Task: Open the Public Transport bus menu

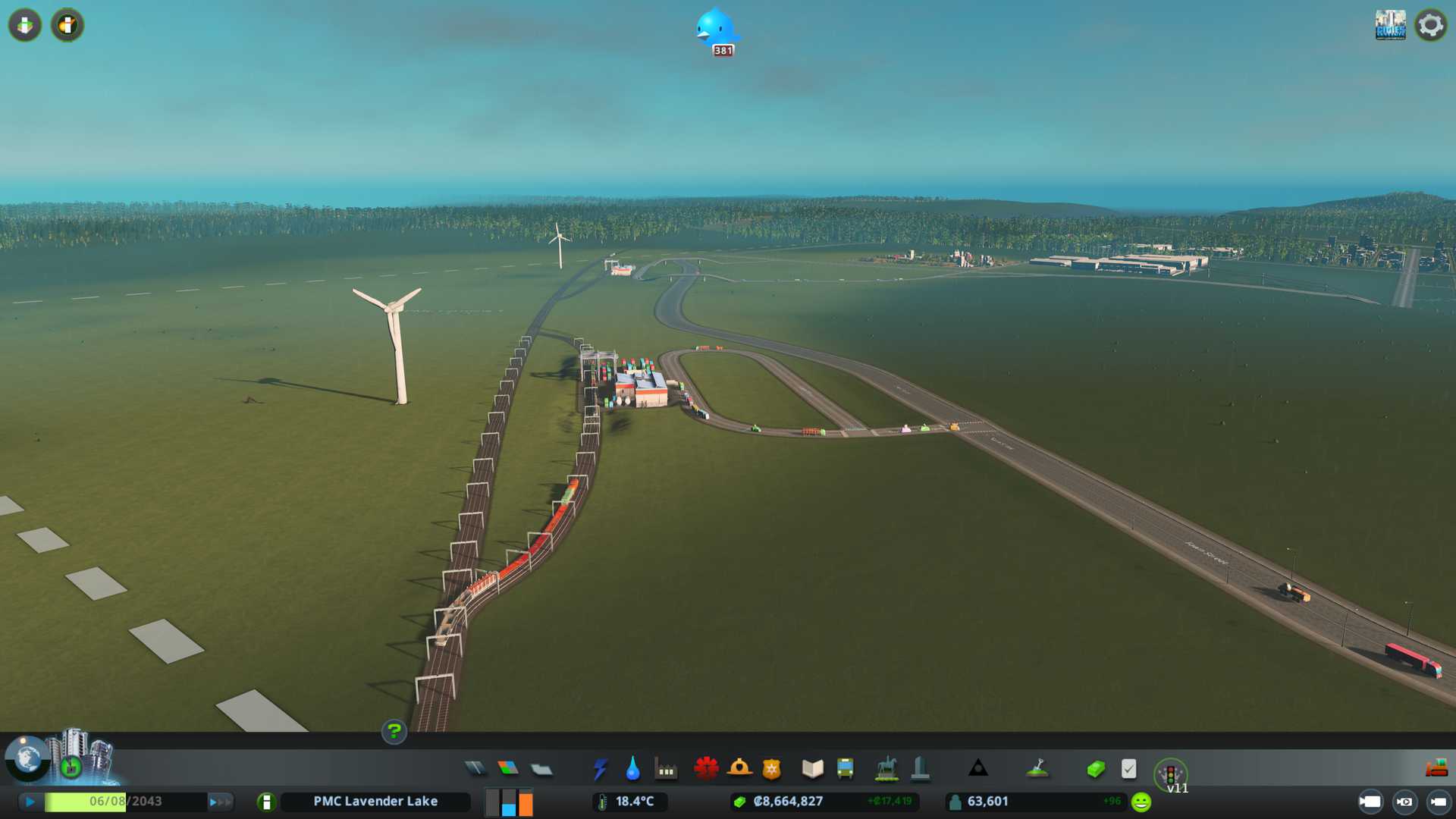Action: (845, 769)
